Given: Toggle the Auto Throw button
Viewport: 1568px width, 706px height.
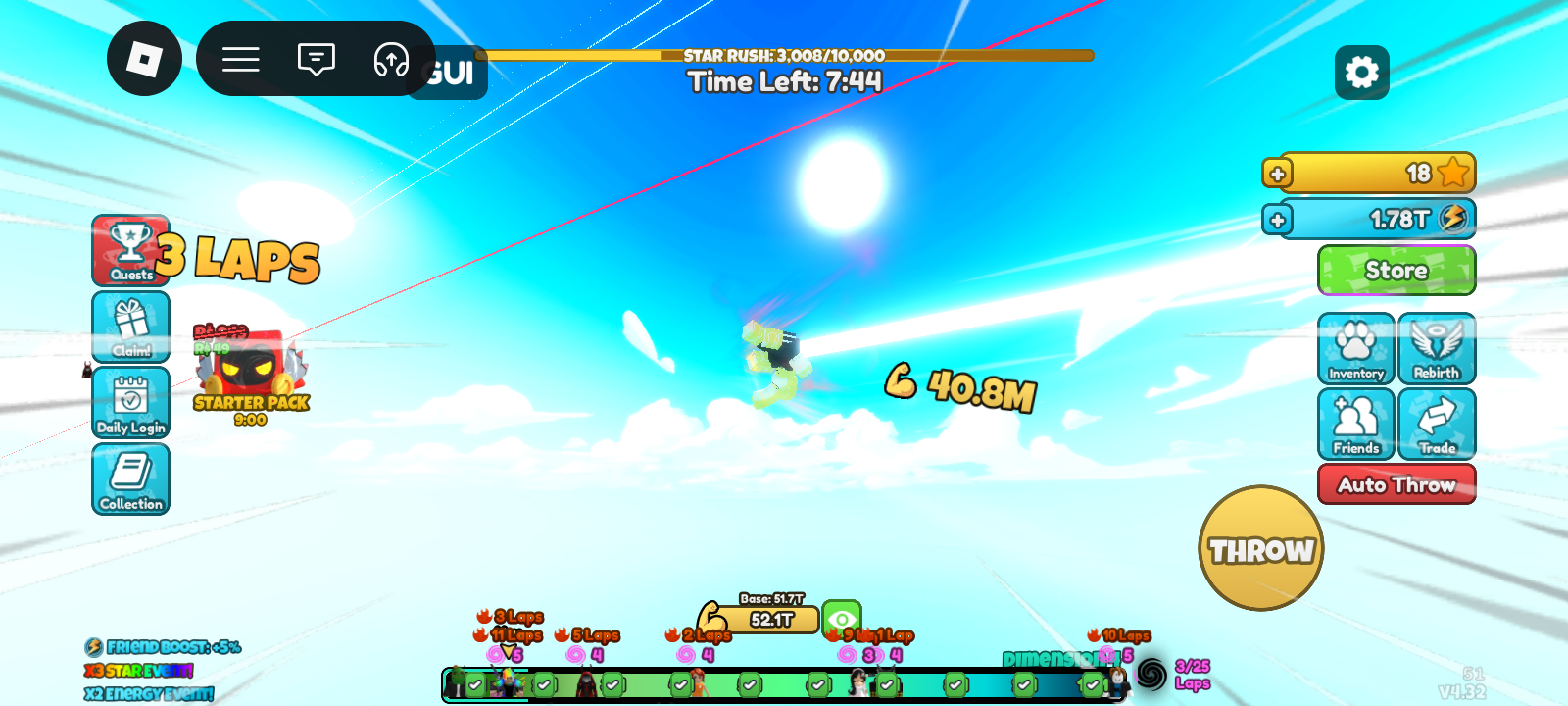Looking at the screenshot, I should [1396, 484].
